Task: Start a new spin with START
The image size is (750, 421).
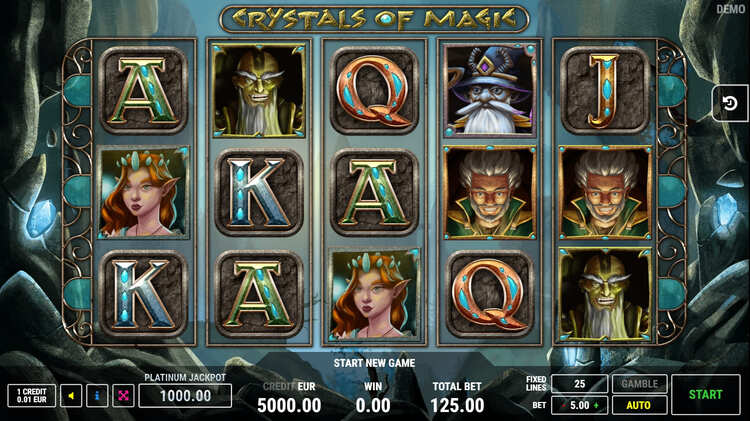Action: (x=705, y=395)
